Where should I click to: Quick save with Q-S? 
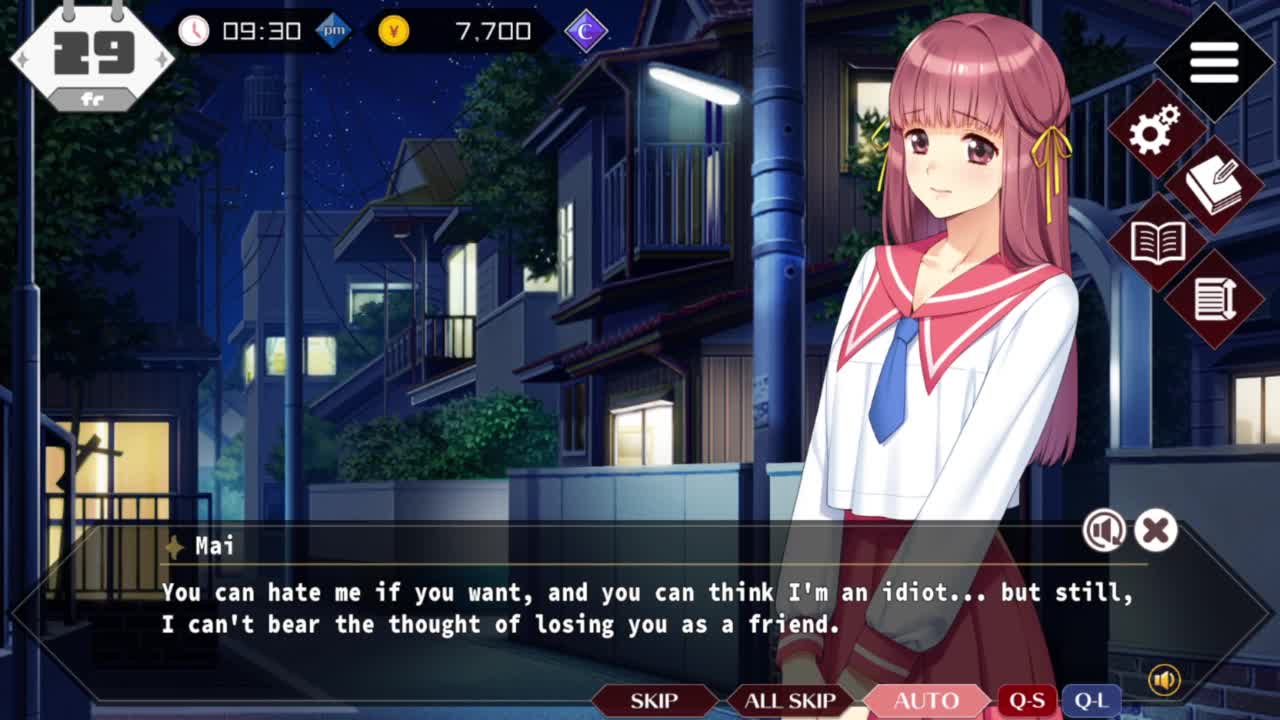tap(1026, 701)
